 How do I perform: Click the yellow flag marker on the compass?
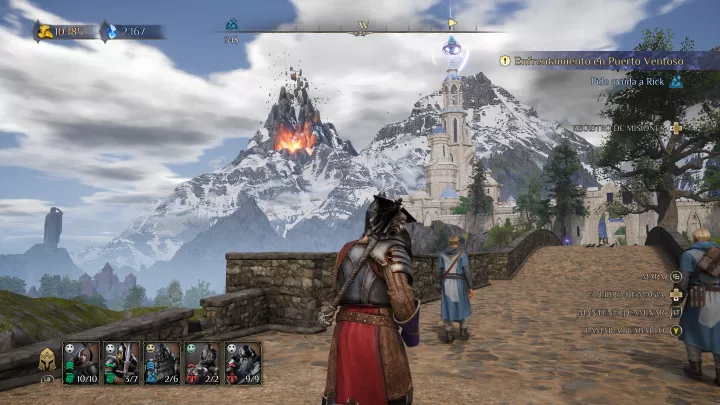pyautogui.click(x=452, y=22)
